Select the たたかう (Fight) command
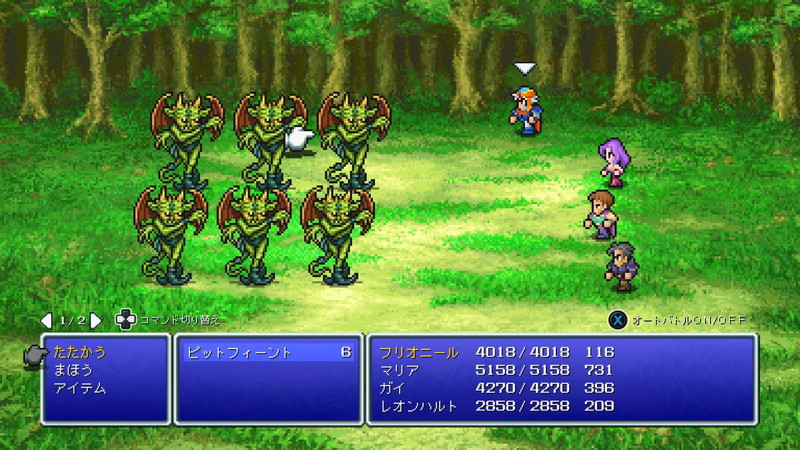Viewport: 800px width, 450px height. click(79, 352)
